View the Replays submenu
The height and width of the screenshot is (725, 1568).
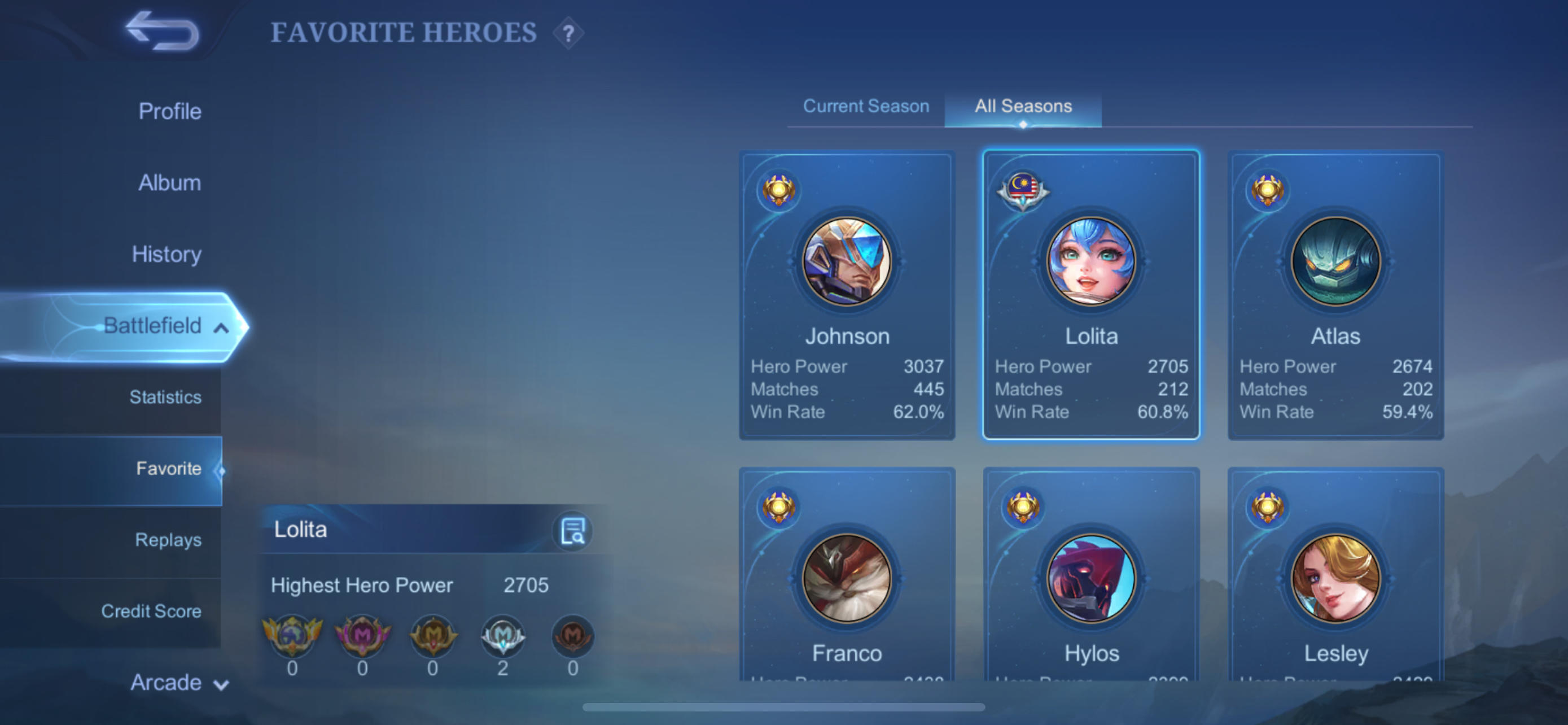168,539
